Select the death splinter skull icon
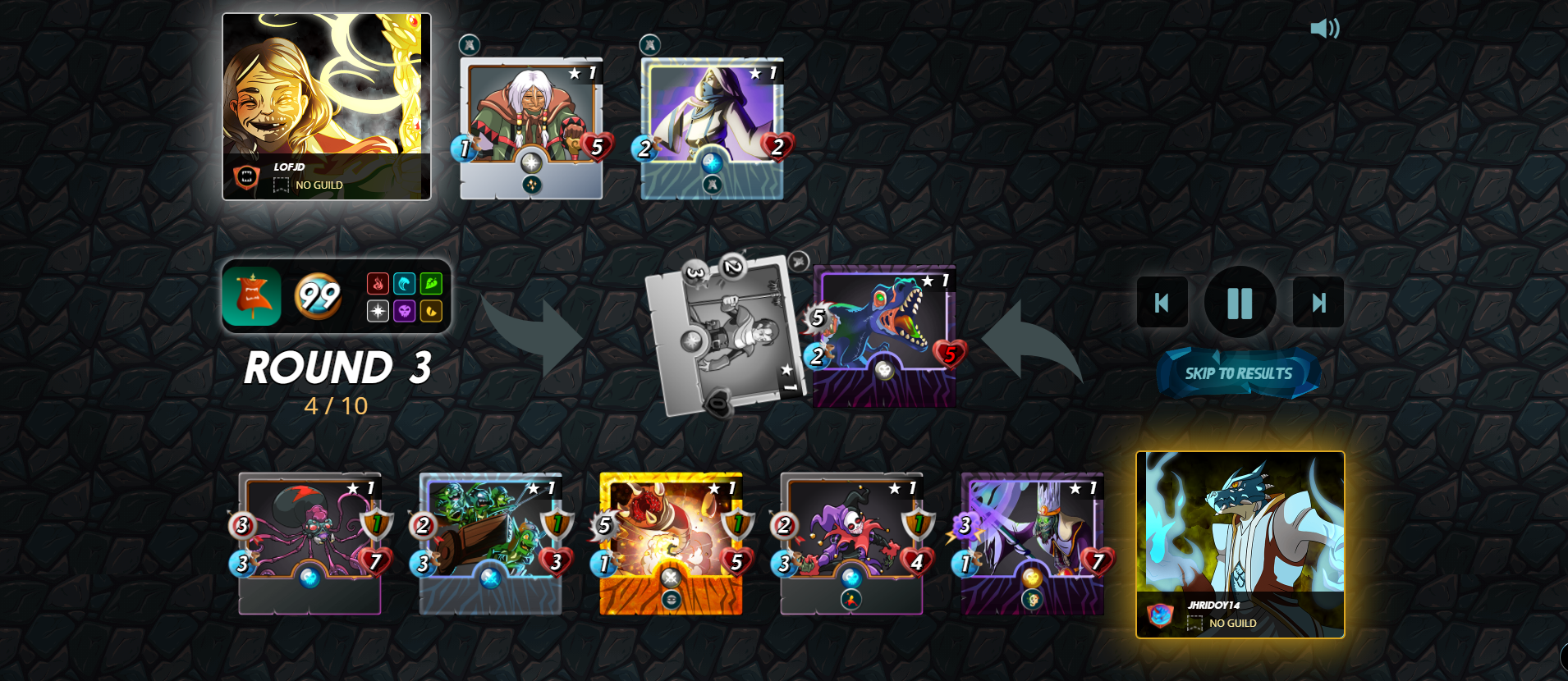The height and width of the screenshot is (681, 1568). click(x=404, y=311)
